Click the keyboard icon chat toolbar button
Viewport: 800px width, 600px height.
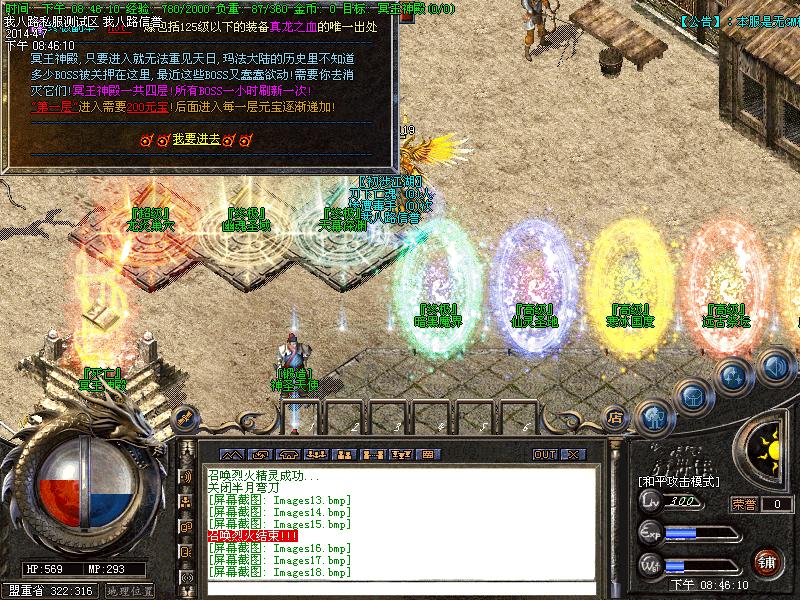tap(429, 454)
